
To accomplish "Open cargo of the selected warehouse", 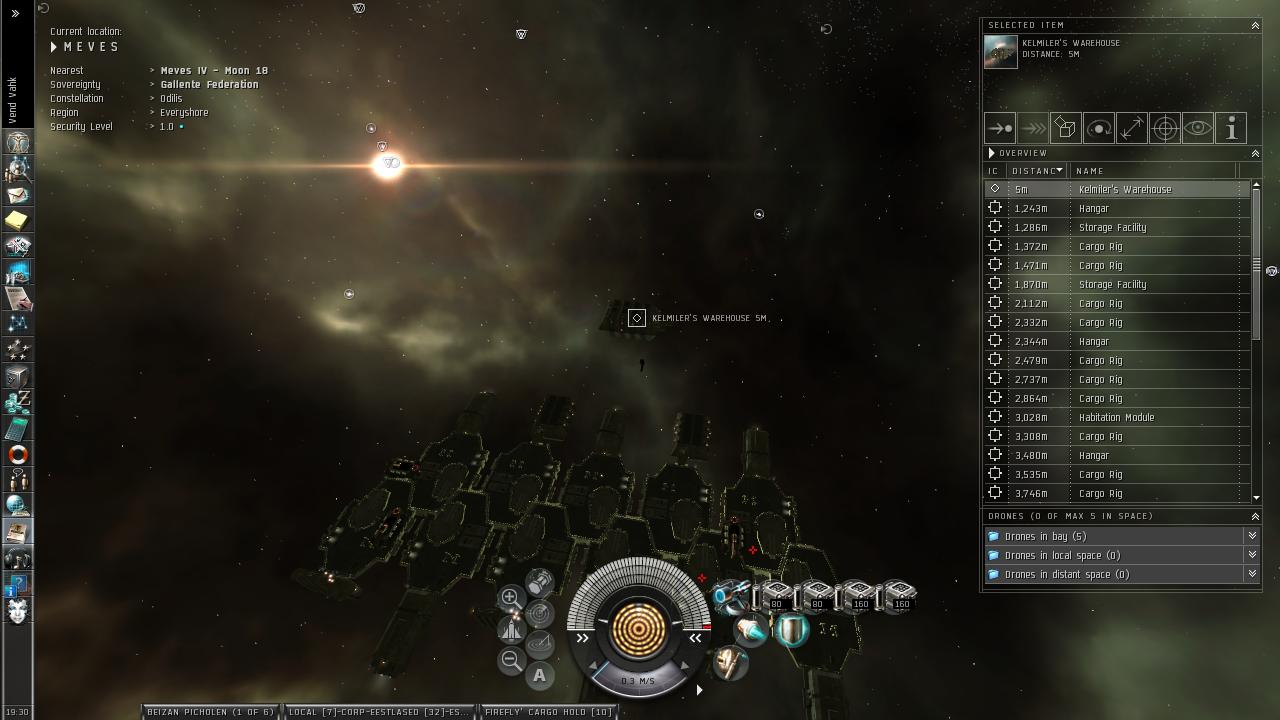I will (x=1066, y=128).
